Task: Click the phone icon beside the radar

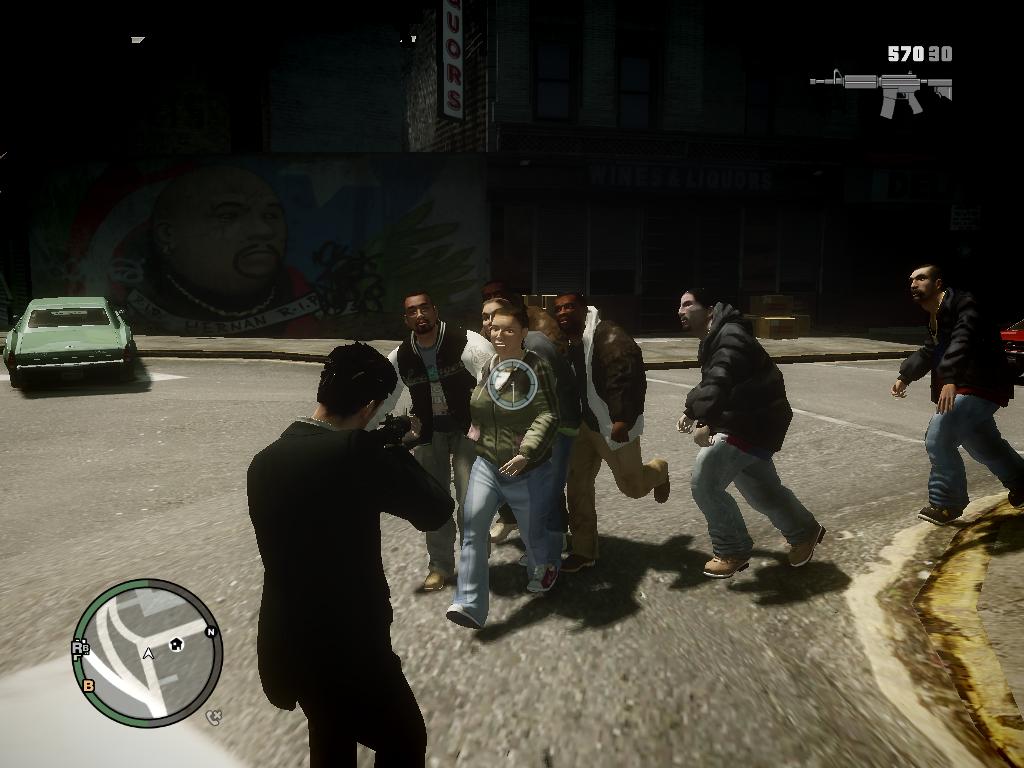Action: (213, 716)
